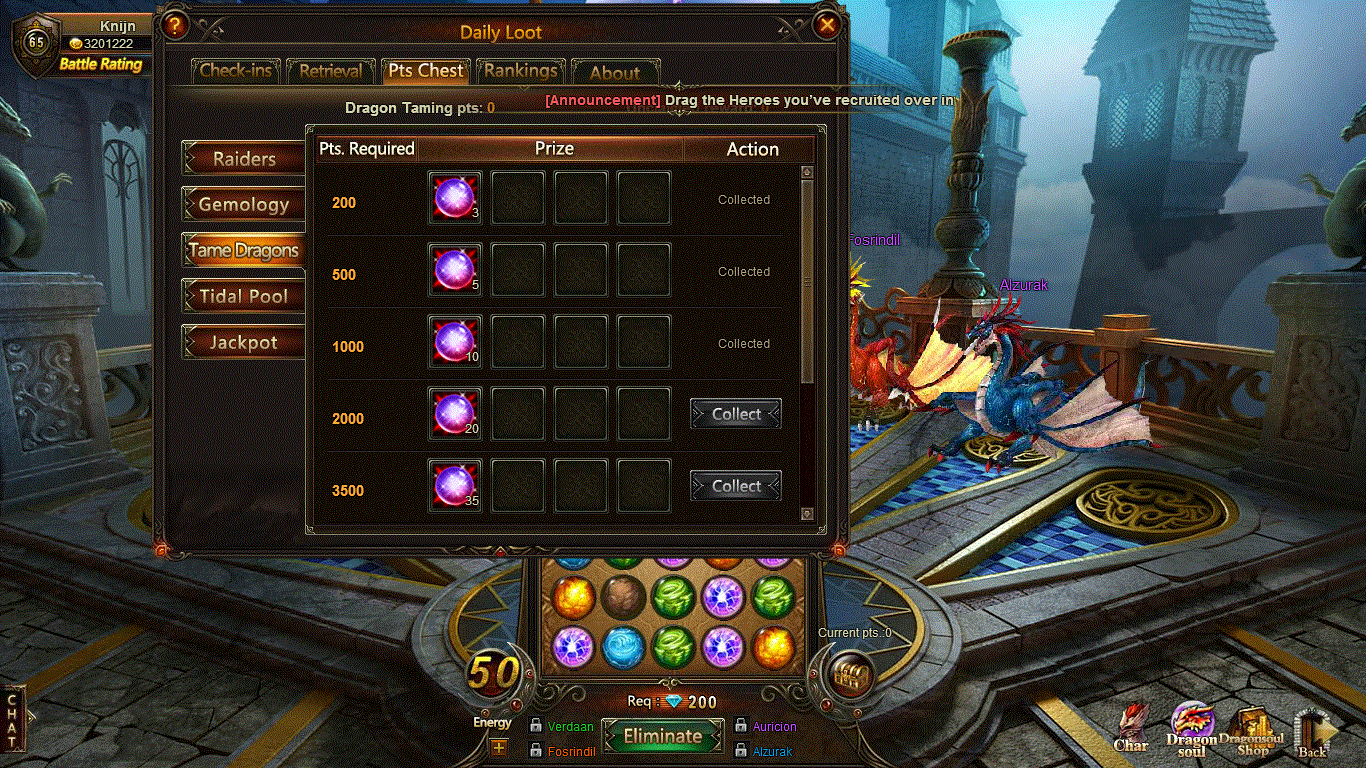Switch to the Check-ins tab
Viewport: 1366px width, 768px height.
[236, 71]
